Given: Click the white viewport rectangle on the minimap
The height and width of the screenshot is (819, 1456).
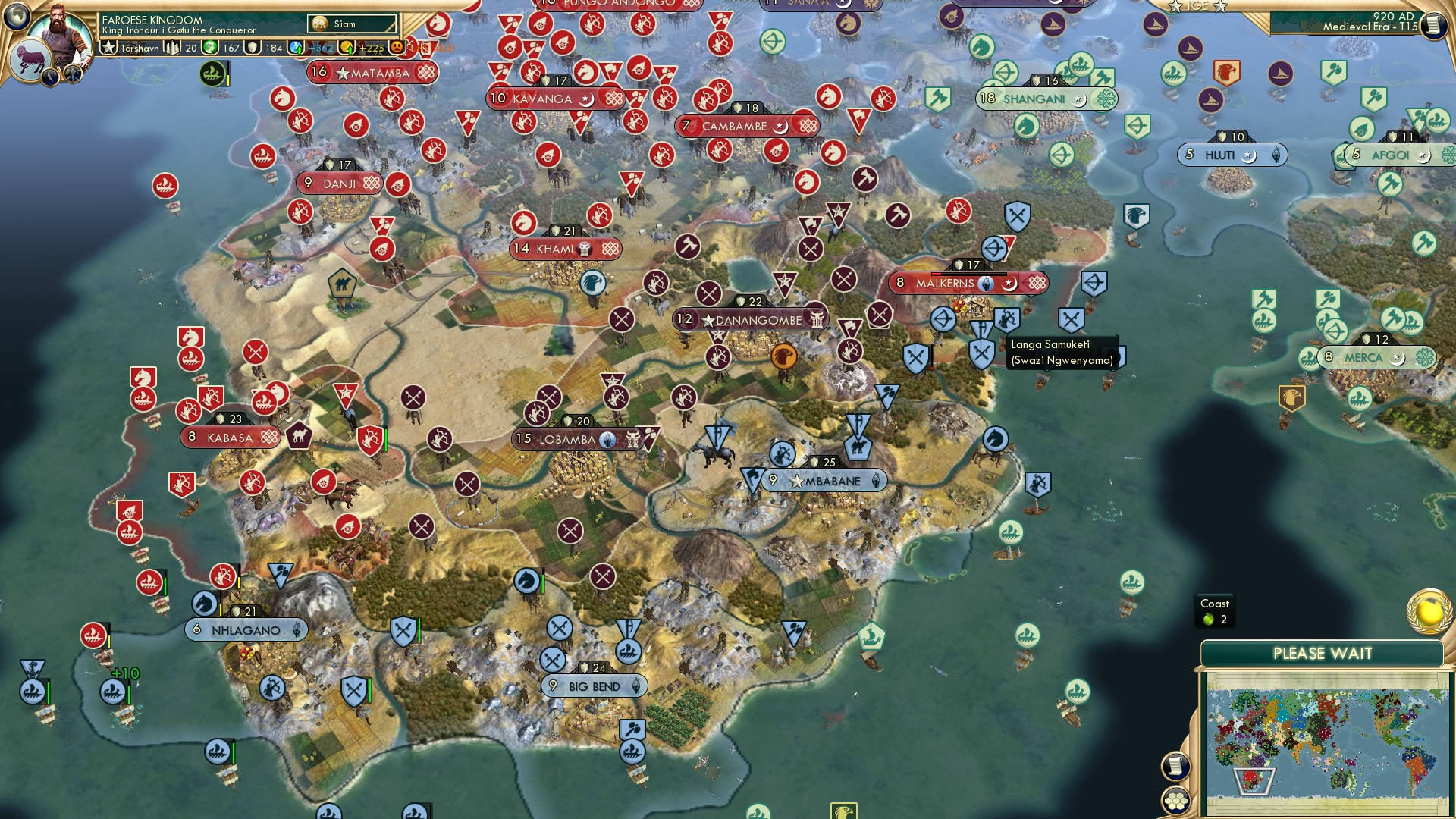Looking at the screenshot, I should (x=1254, y=781).
